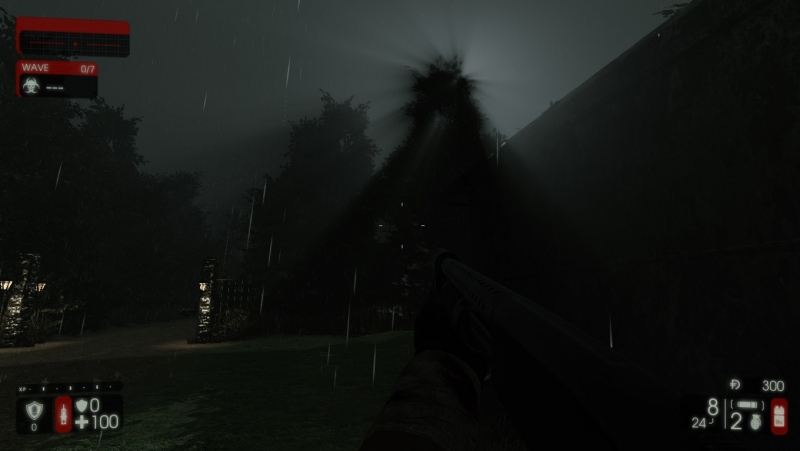The height and width of the screenshot is (451, 800).
Task: Select the grenade icon
Action: pos(757,422)
